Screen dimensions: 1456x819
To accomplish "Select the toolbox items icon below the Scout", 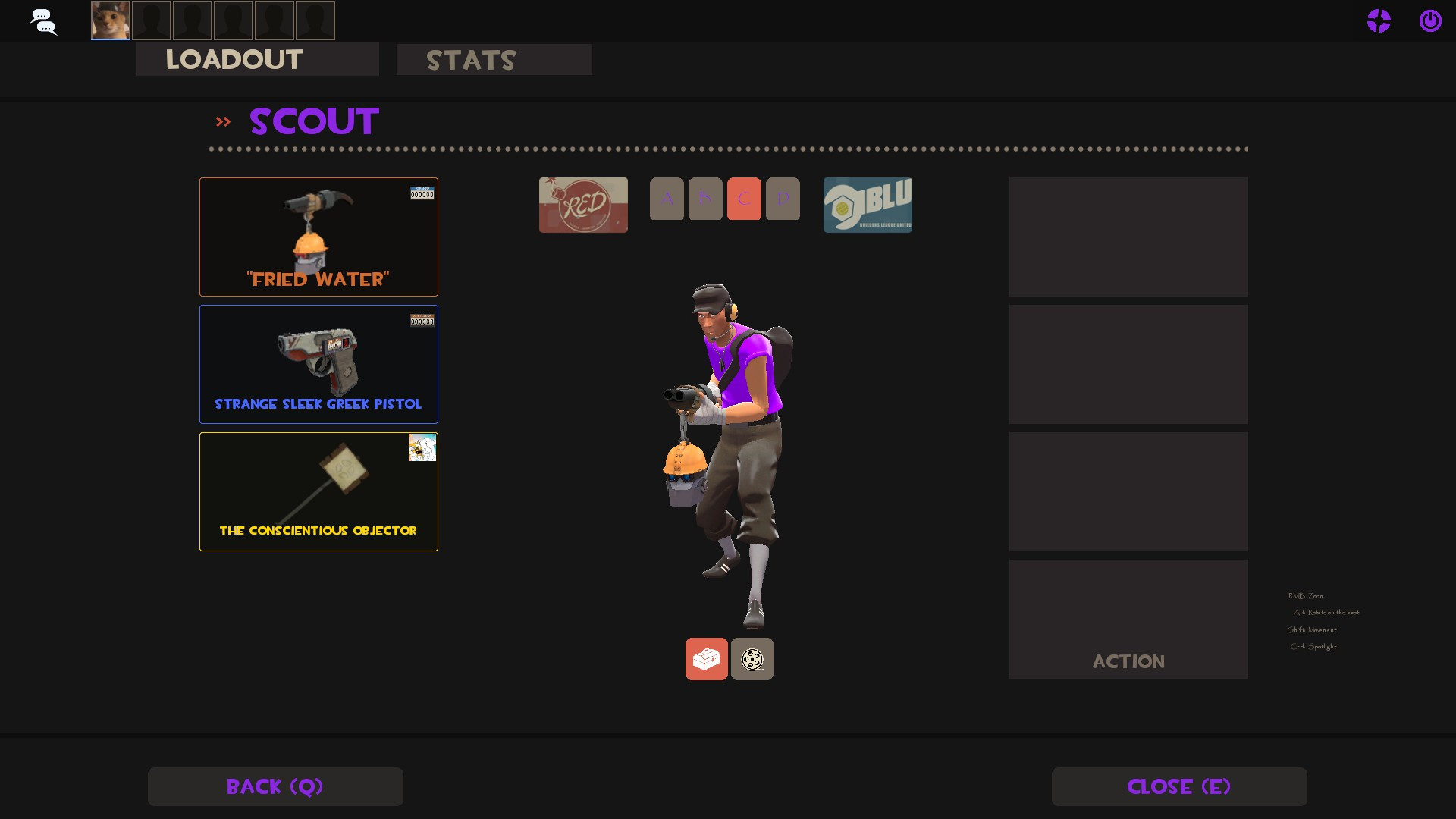I will click(706, 658).
